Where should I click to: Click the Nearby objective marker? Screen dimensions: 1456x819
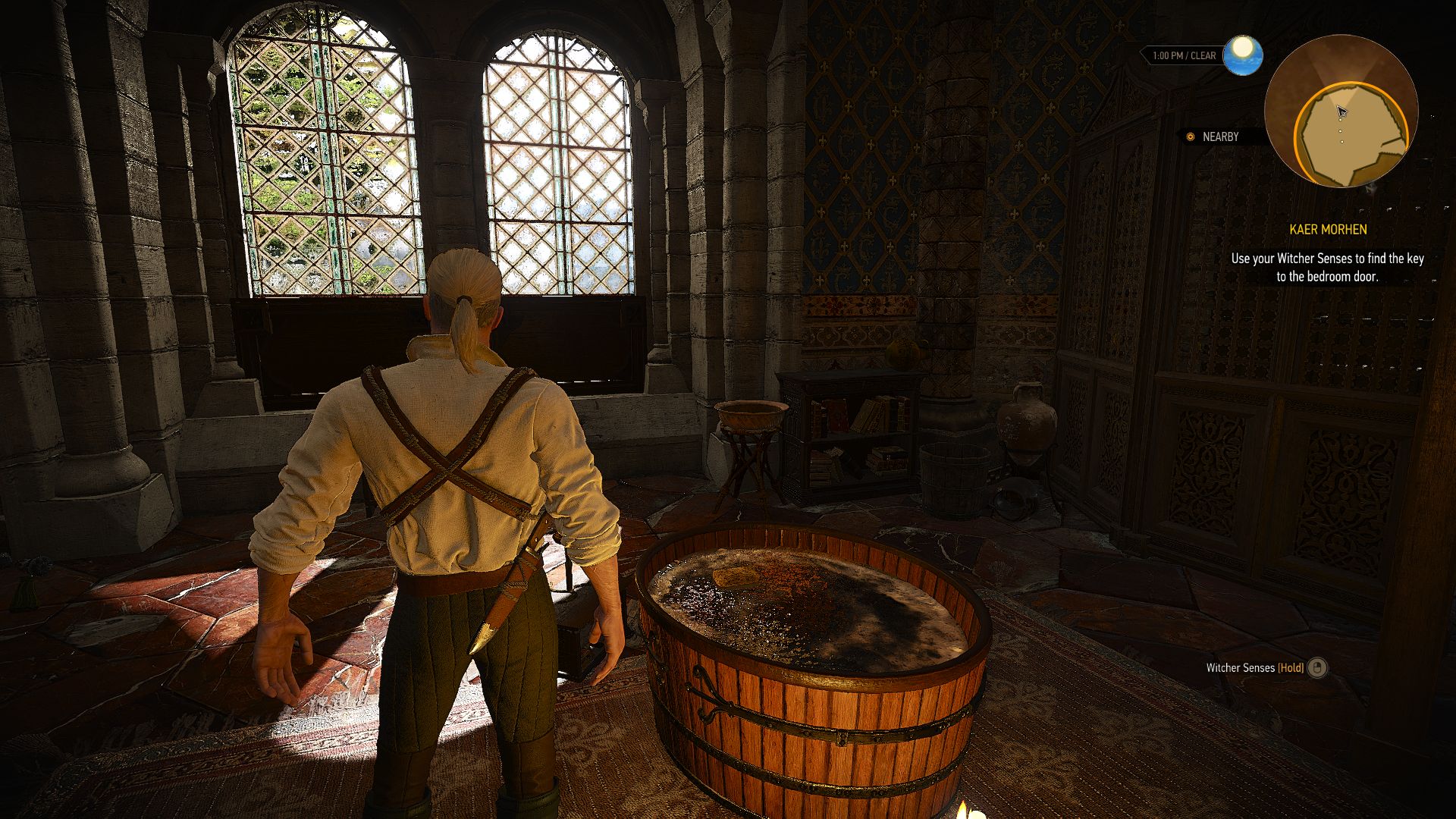pos(1191,137)
